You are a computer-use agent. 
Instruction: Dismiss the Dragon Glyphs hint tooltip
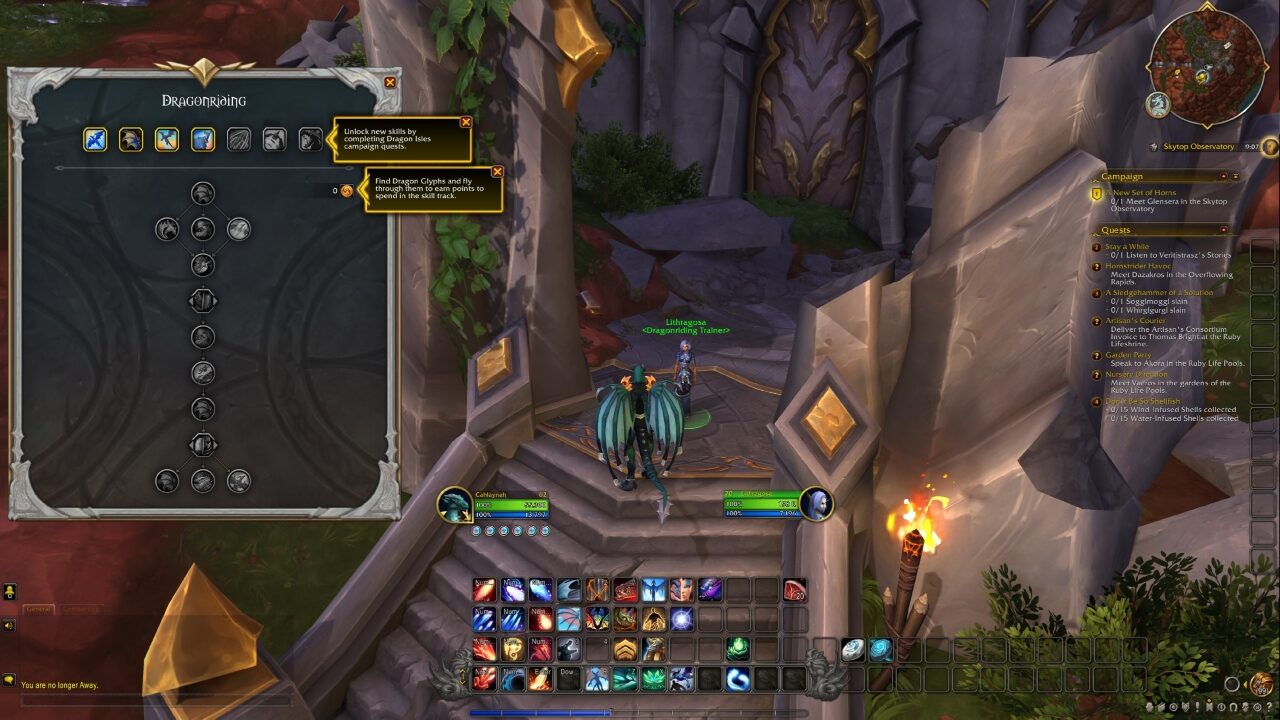tap(497, 171)
